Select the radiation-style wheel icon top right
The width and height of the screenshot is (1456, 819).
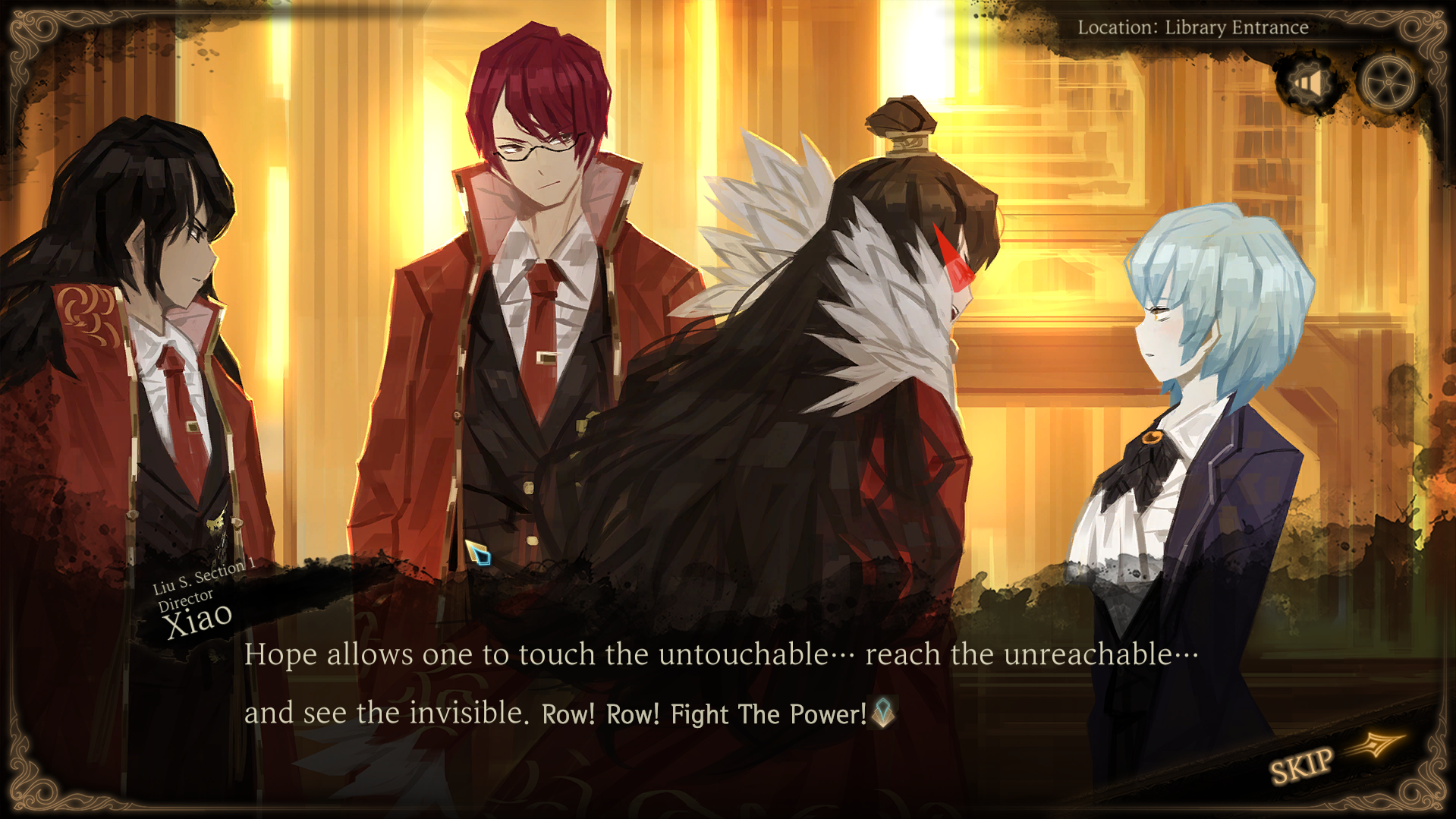click(x=1390, y=81)
